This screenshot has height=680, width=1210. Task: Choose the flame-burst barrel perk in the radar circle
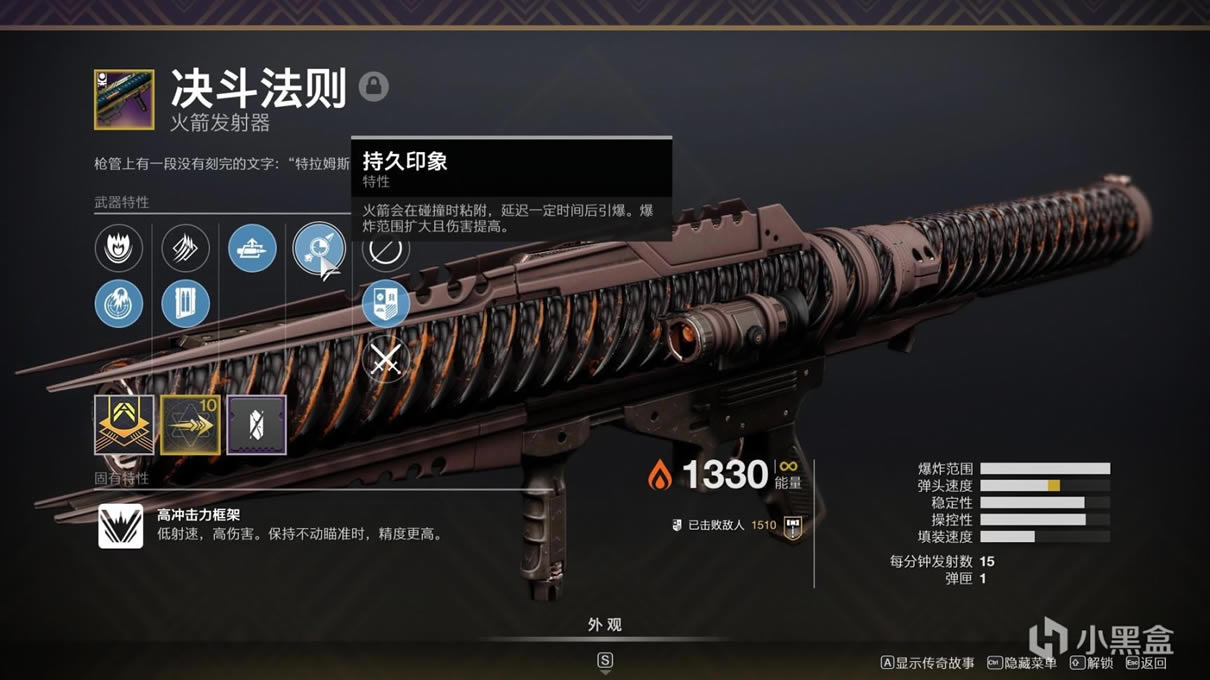[119, 304]
